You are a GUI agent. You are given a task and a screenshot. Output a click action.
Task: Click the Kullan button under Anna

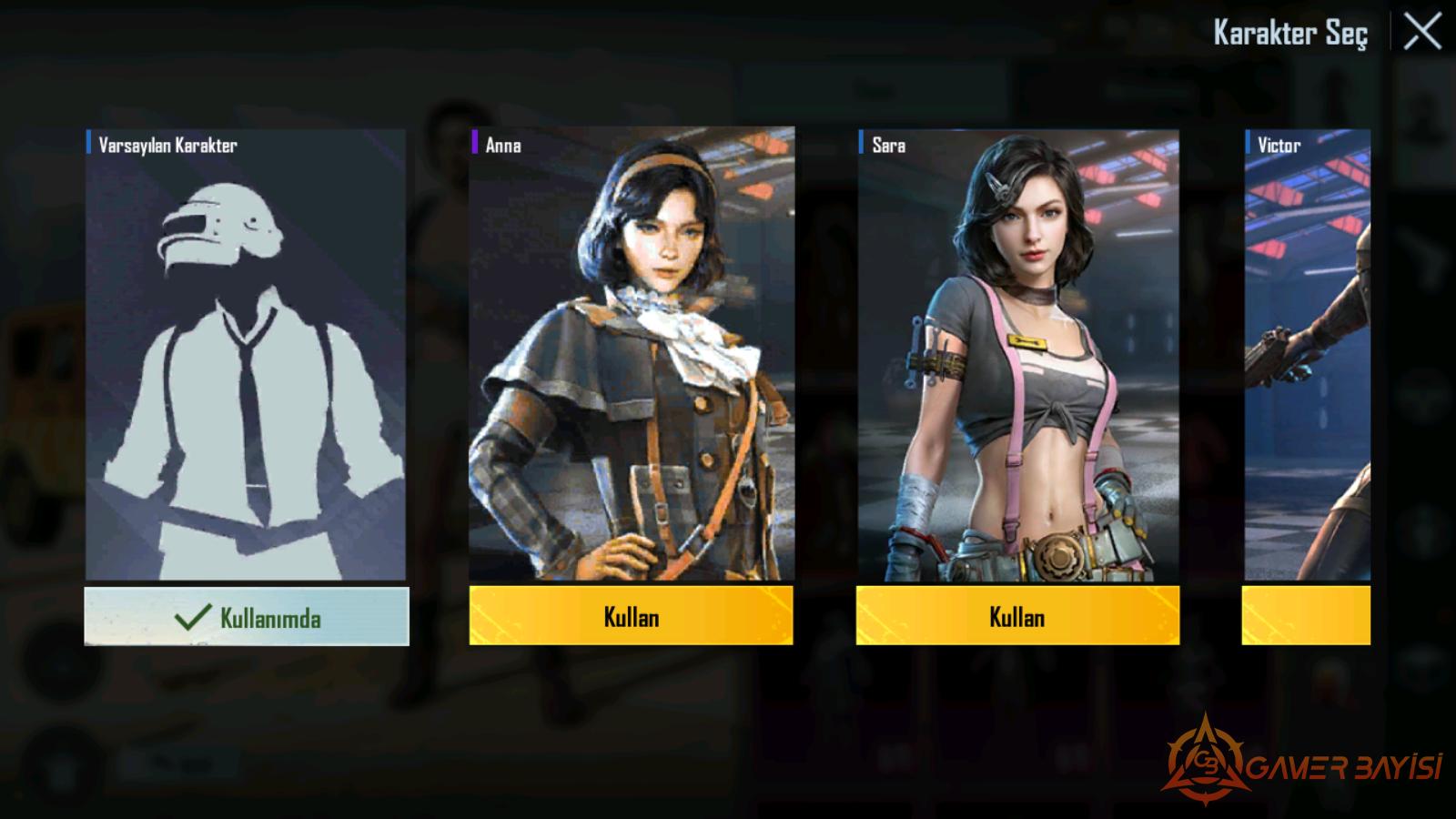pyautogui.click(x=631, y=616)
